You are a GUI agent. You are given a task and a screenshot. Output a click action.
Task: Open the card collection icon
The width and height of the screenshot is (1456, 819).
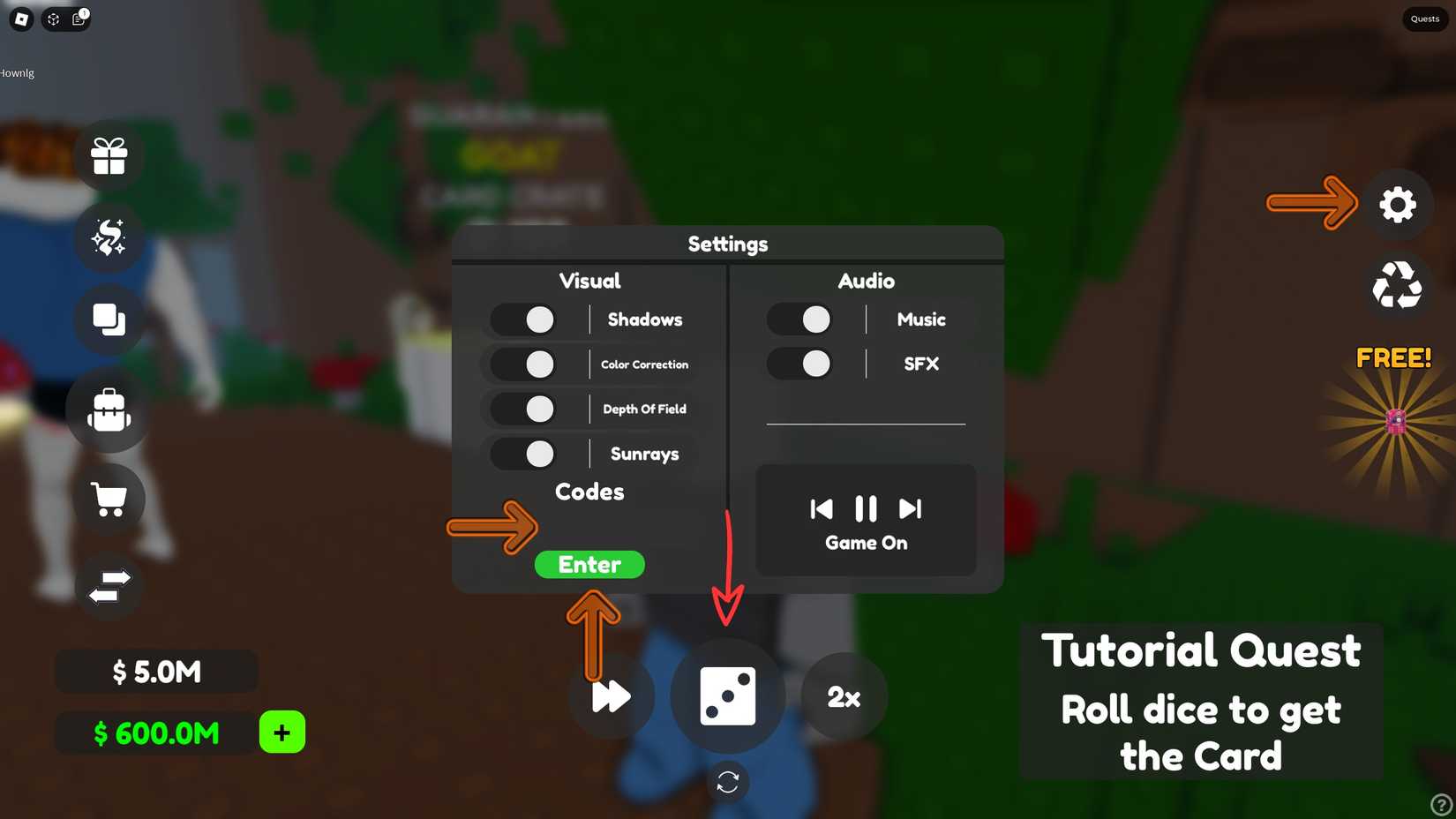(109, 319)
